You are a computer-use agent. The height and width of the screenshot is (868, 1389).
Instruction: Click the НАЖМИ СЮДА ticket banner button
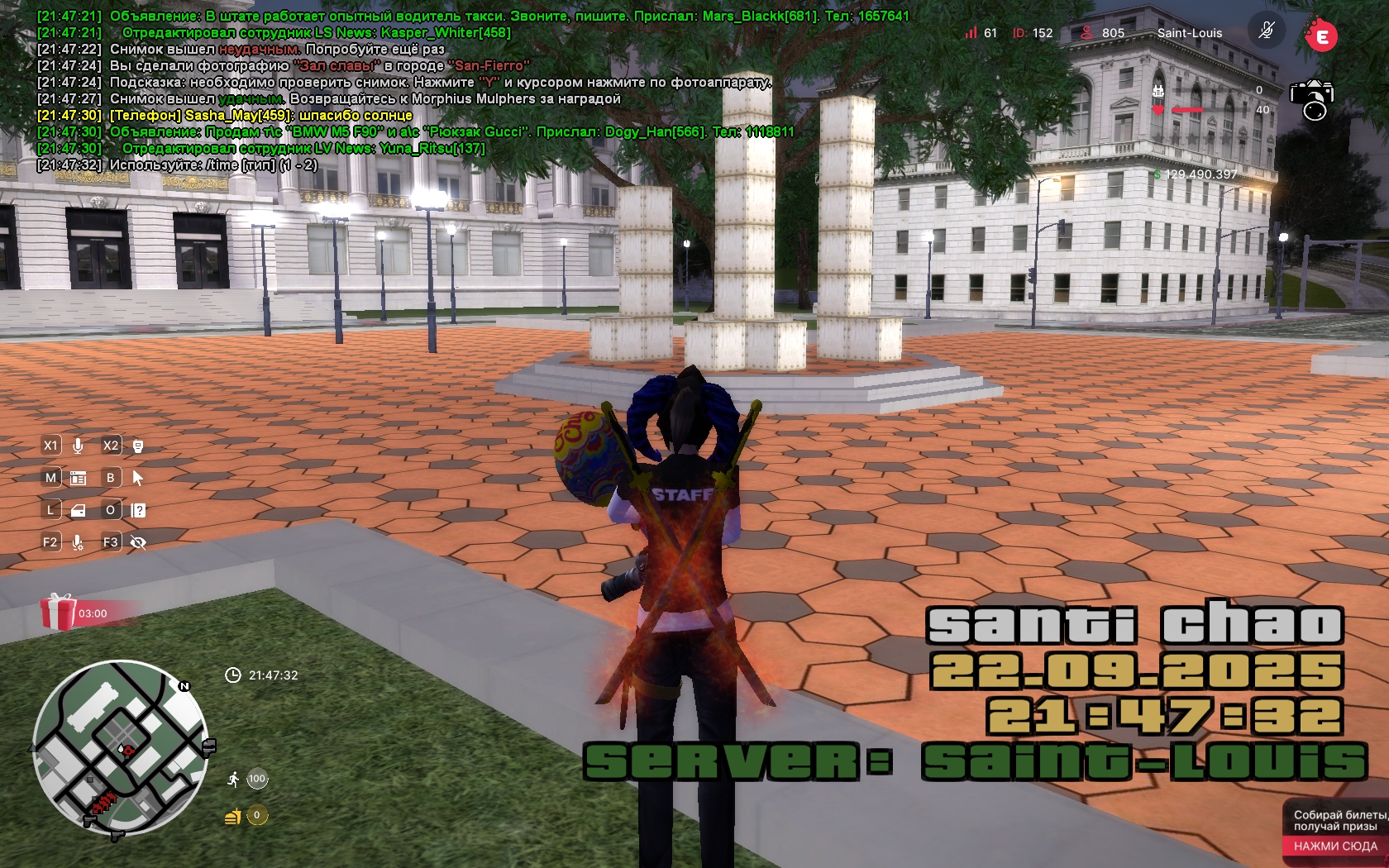pyautogui.click(x=1335, y=846)
